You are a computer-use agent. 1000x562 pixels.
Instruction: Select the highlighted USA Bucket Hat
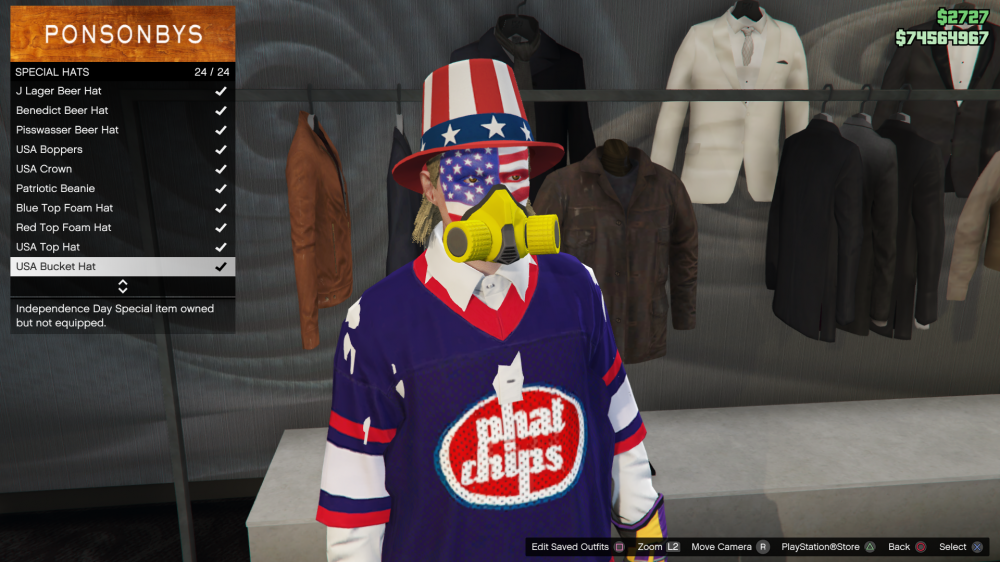[122, 266]
